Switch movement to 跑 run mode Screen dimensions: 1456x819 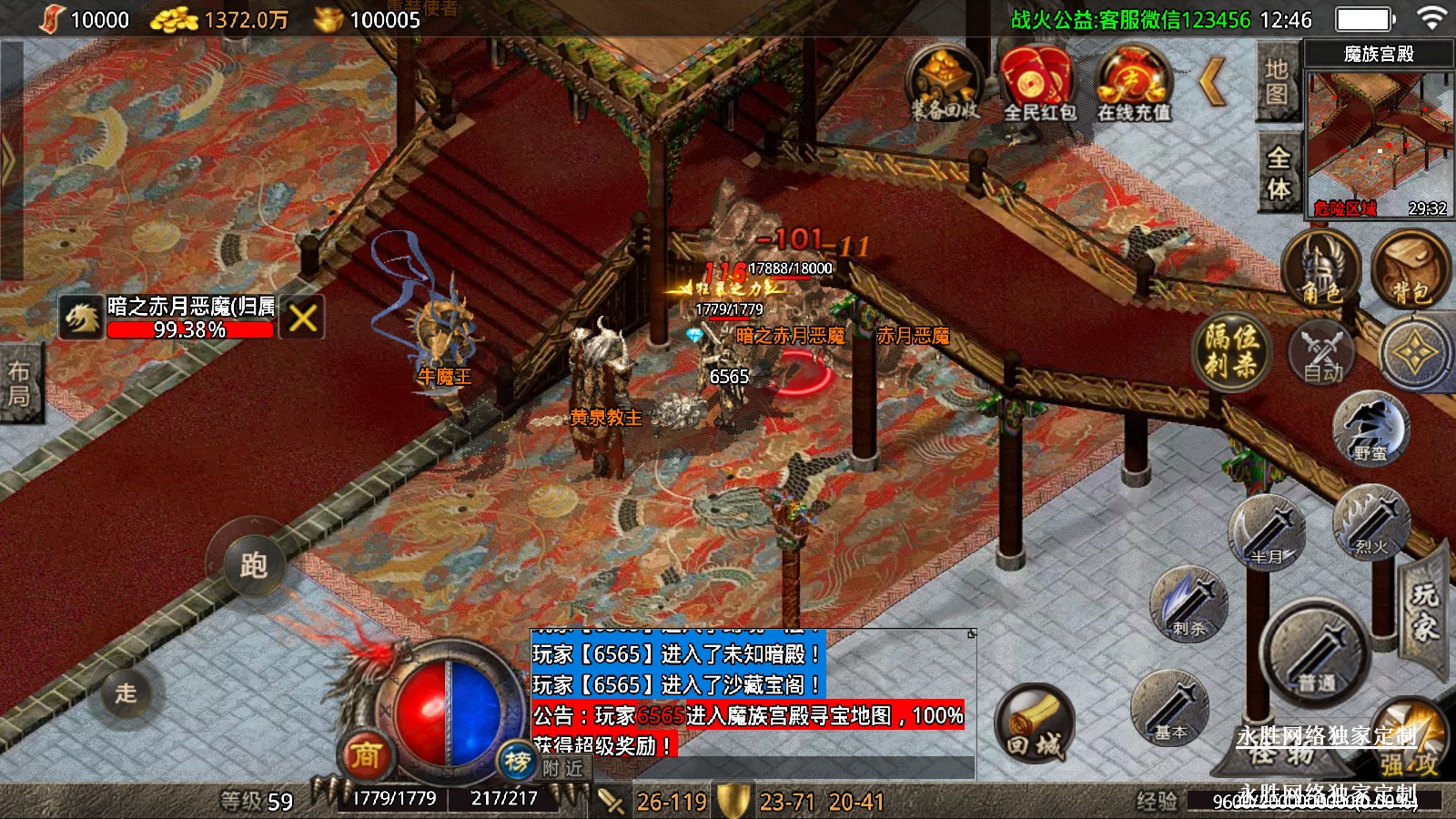pos(252,565)
